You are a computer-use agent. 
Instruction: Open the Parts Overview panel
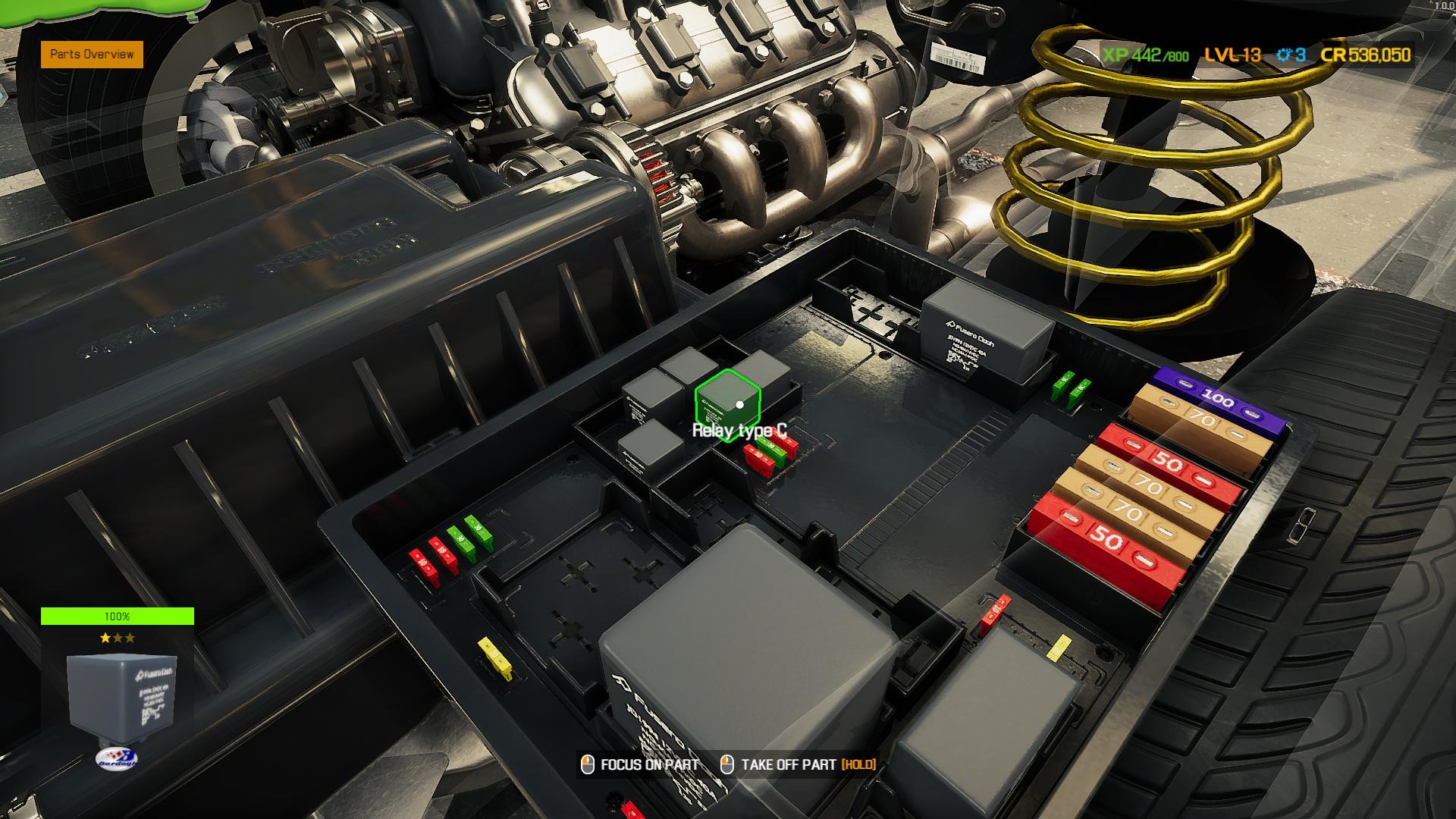[x=93, y=55]
